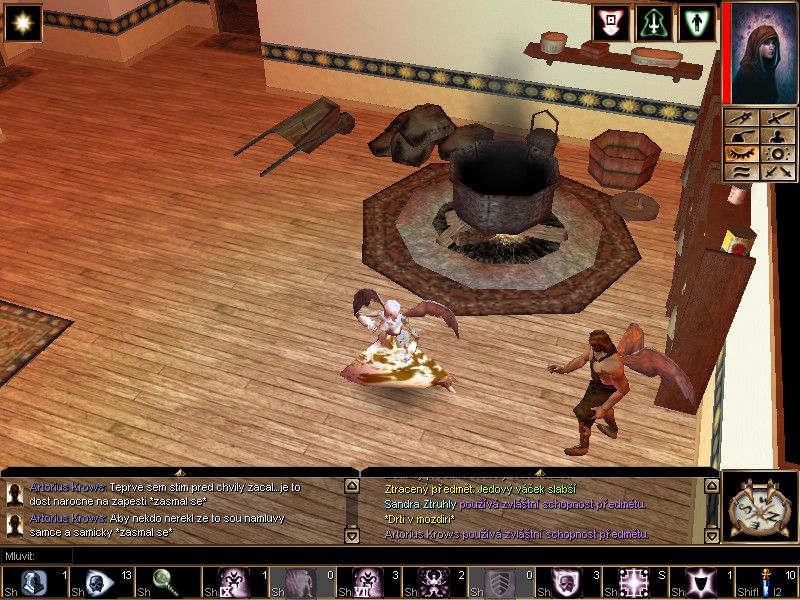
Task: Open the map via the compass button
Action: tap(760, 511)
